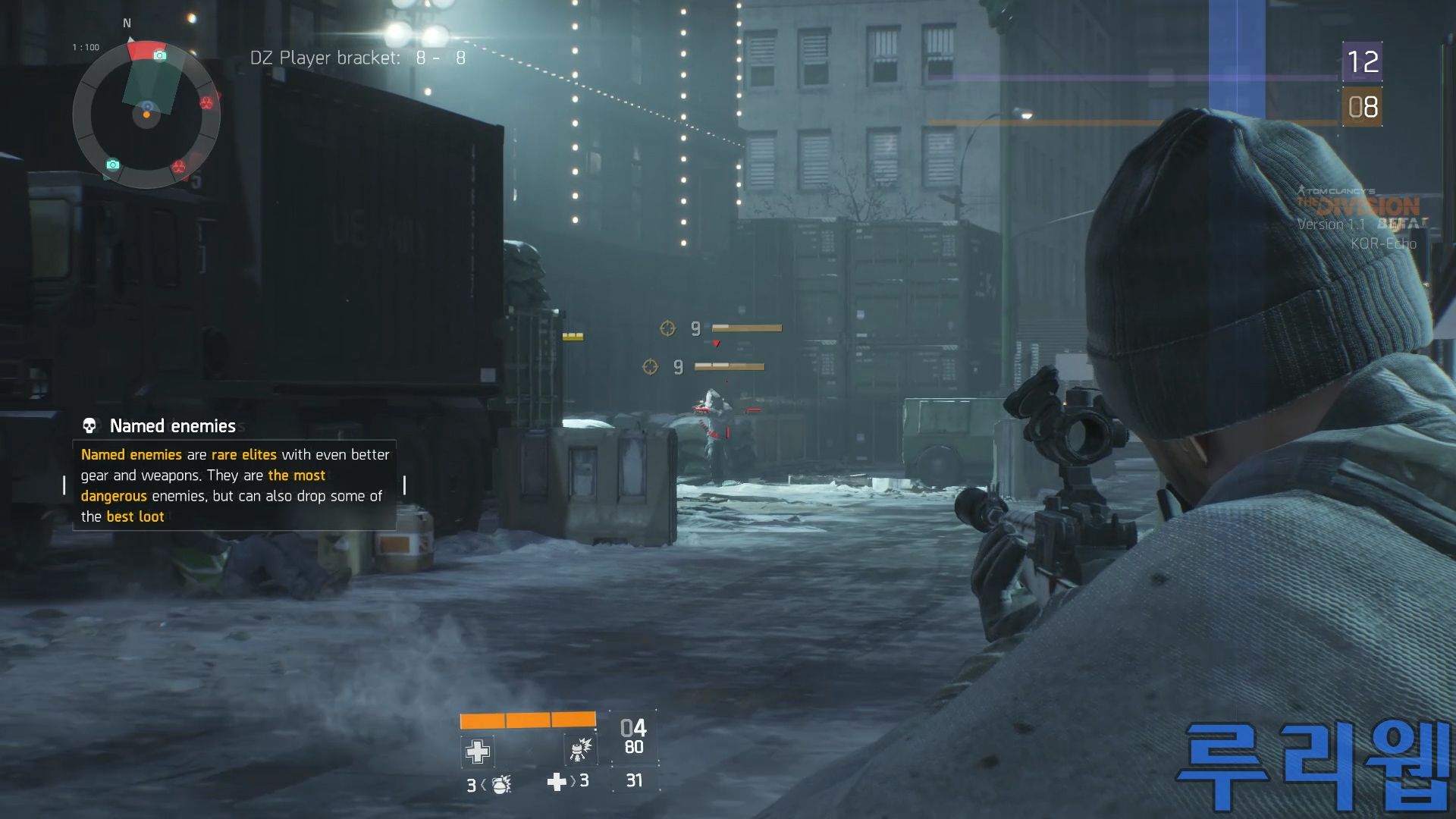
Task: Trigger the Sticky Bomb skill icon
Action: point(580,750)
